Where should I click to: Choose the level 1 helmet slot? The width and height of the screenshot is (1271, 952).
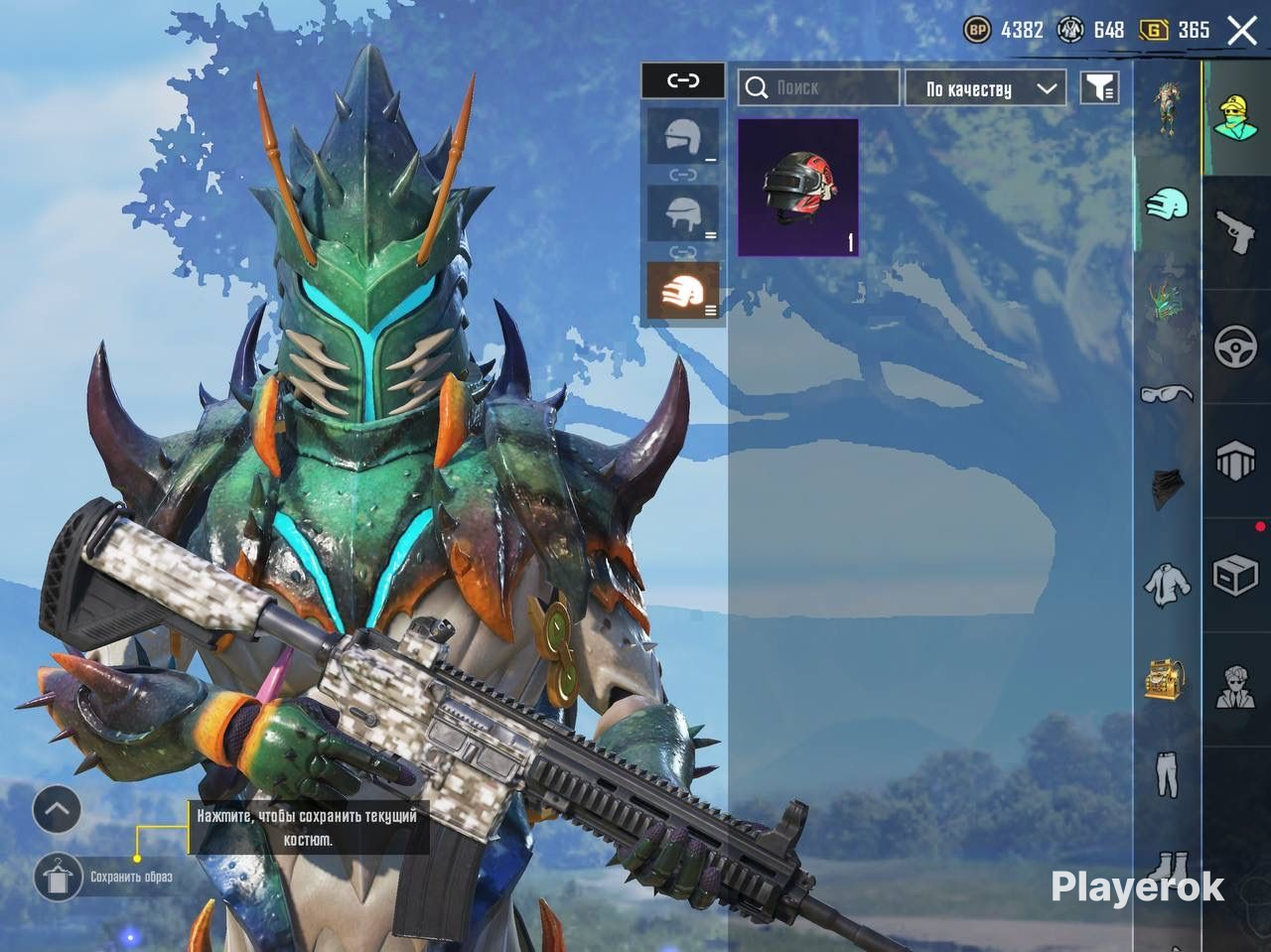pyautogui.click(x=683, y=136)
